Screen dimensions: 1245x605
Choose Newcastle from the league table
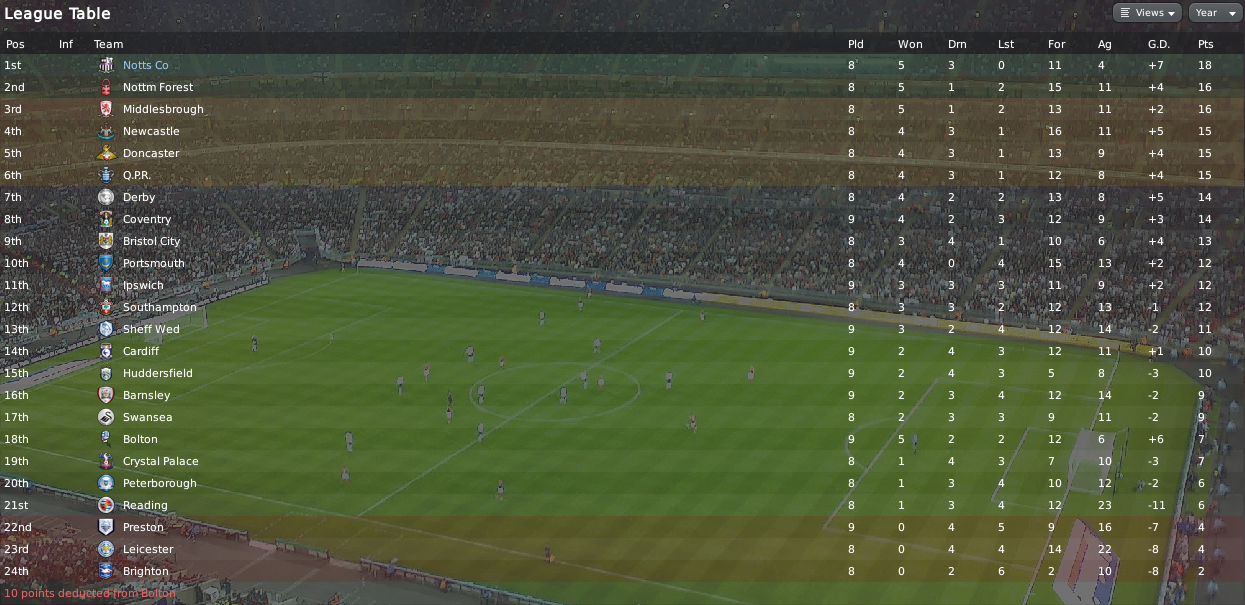(x=151, y=131)
